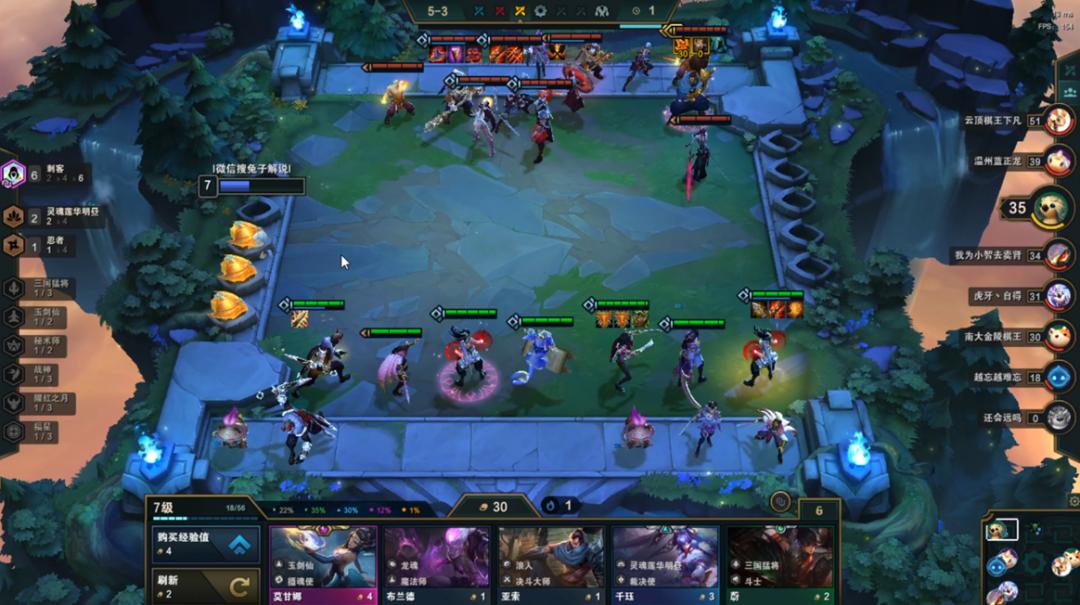This screenshot has width=1080, height=605.
Task: Visit player 虎牙丶白得's board
Action: point(1059,295)
